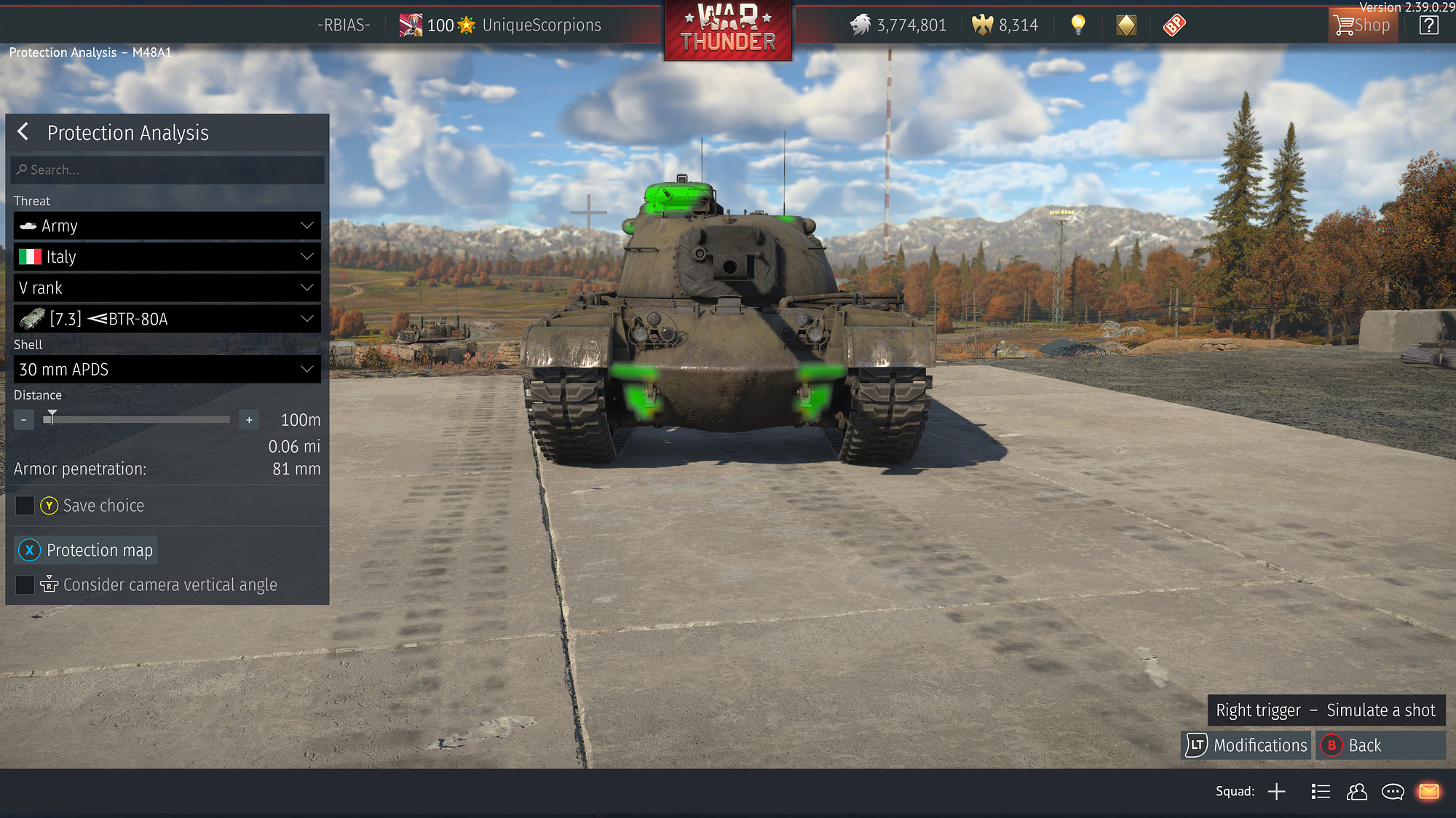The height and width of the screenshot is (818, 1456).
Task: Open the BTR-80A threat vehicle dropdown
Action: pyautogui.click(x=167, y=318)
